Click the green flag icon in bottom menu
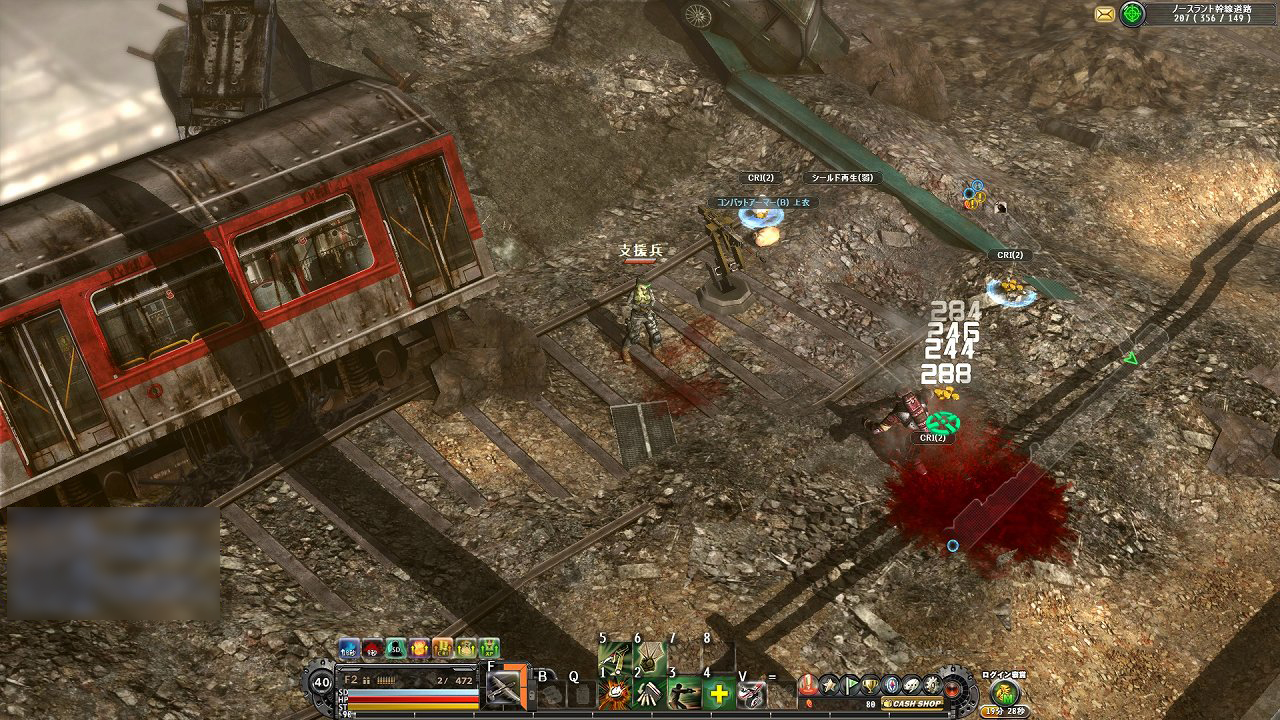1280x720 pixels. (x=851, y=684)
